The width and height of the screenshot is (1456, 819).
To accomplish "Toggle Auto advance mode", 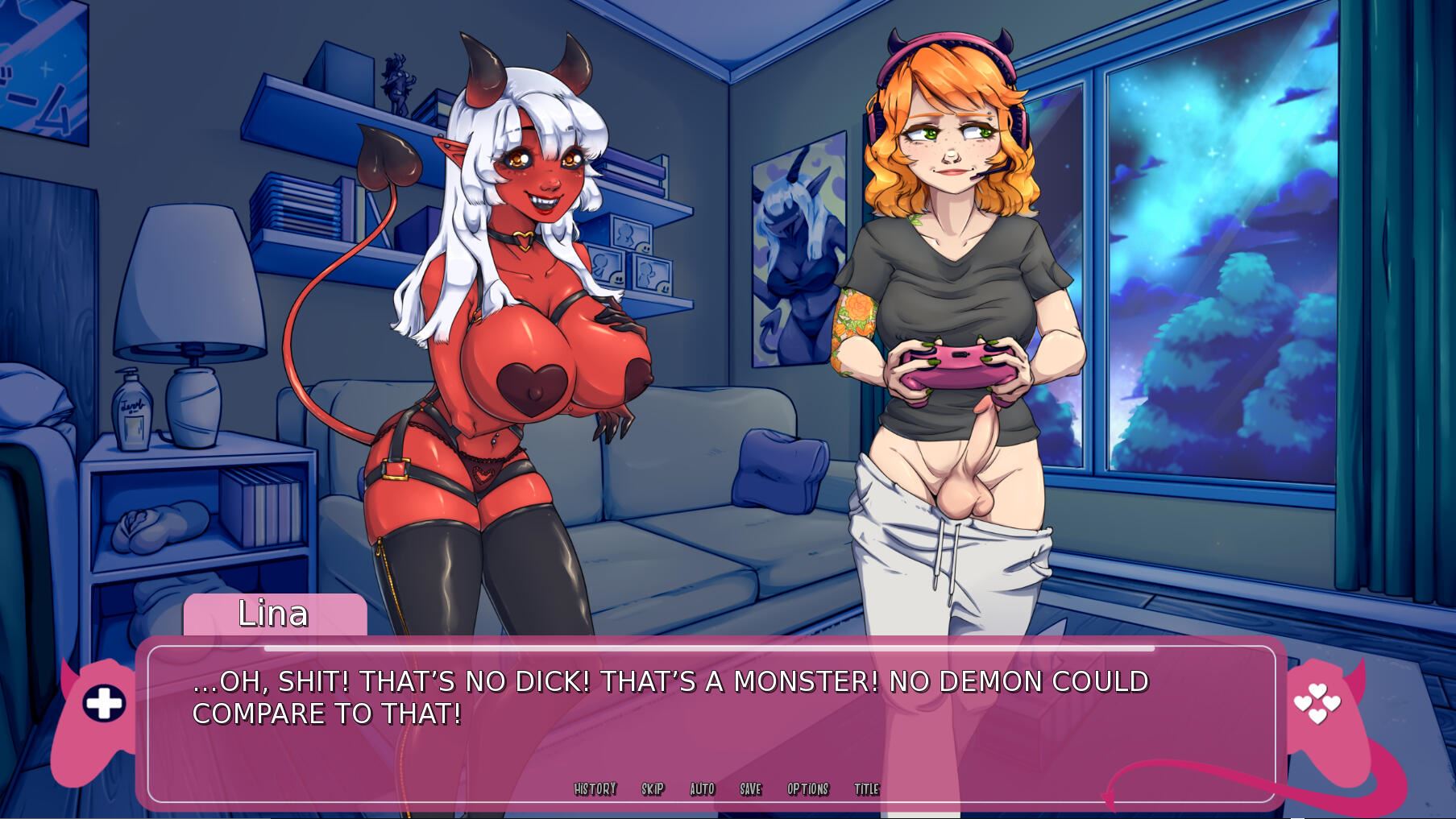I will pos(702,789).
